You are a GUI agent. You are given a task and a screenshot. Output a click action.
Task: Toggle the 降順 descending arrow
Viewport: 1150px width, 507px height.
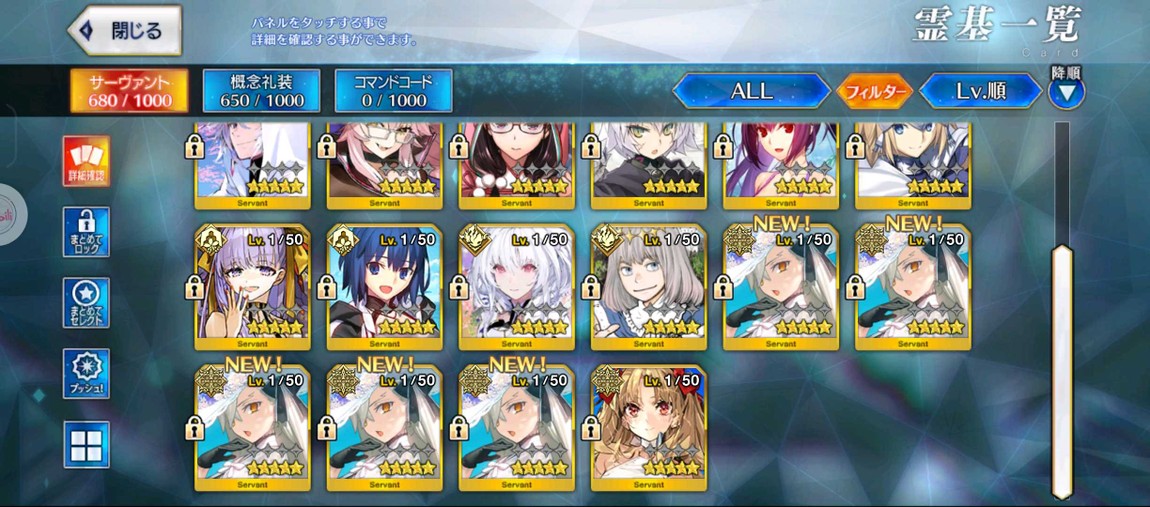pyautogui.click(x=1066, y=93)
